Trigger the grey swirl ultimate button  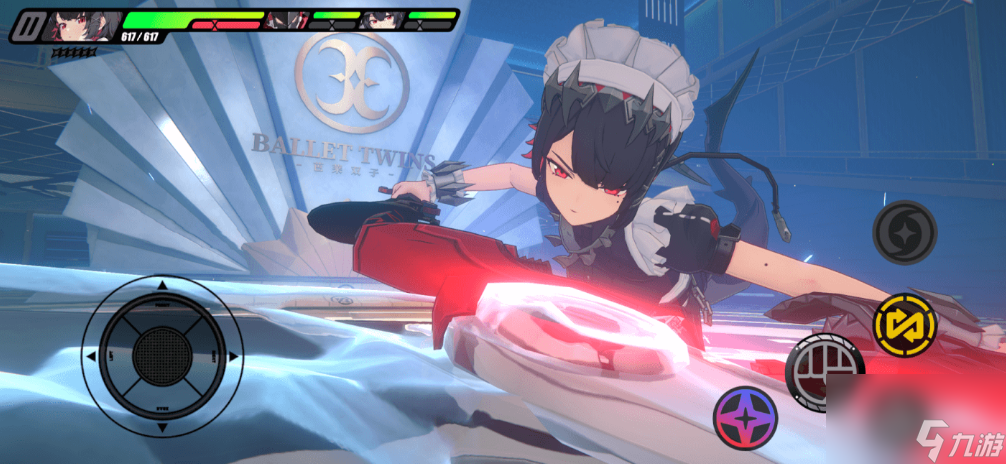904,232
